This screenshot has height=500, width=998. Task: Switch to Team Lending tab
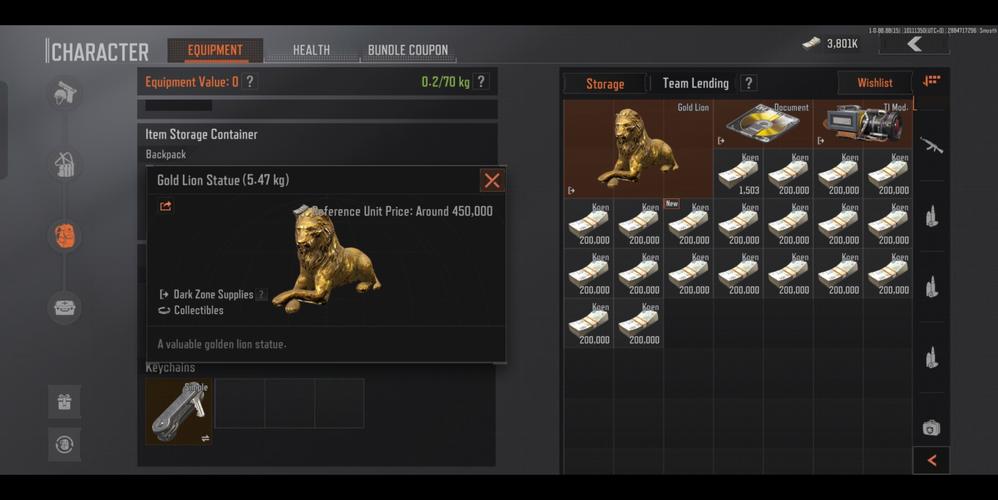tap(695, 84)
